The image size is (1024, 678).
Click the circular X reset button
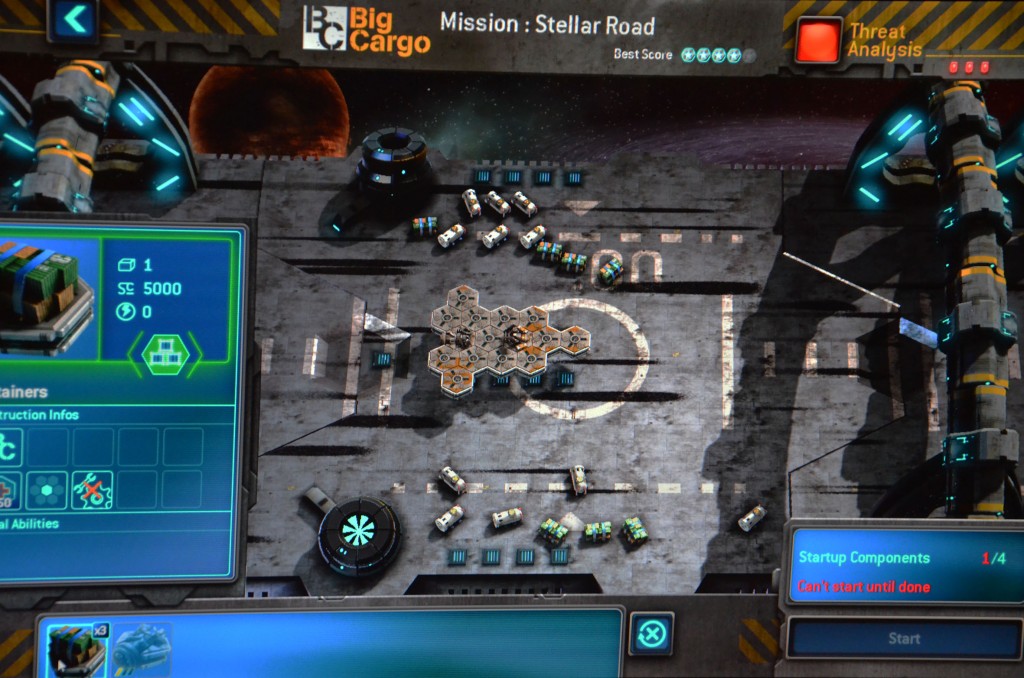point(651,634)
